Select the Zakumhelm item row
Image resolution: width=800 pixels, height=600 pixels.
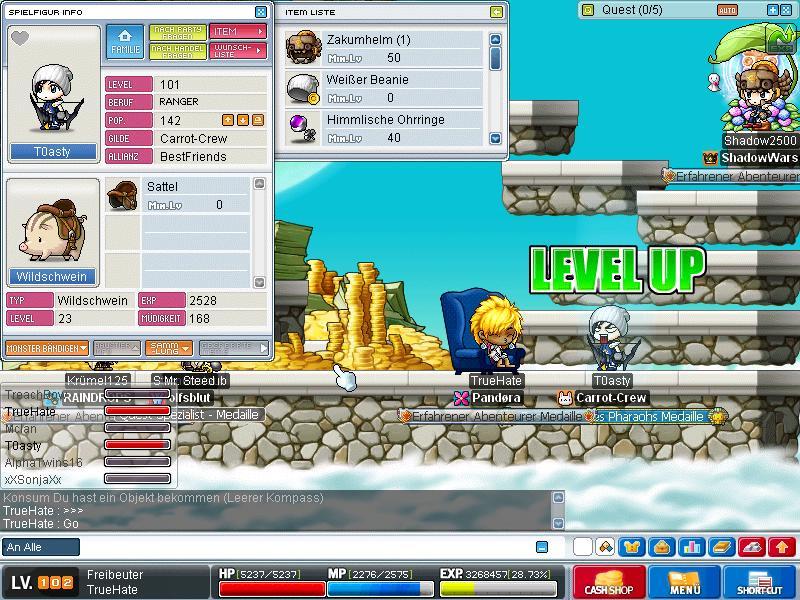click(x=384, y=48)
